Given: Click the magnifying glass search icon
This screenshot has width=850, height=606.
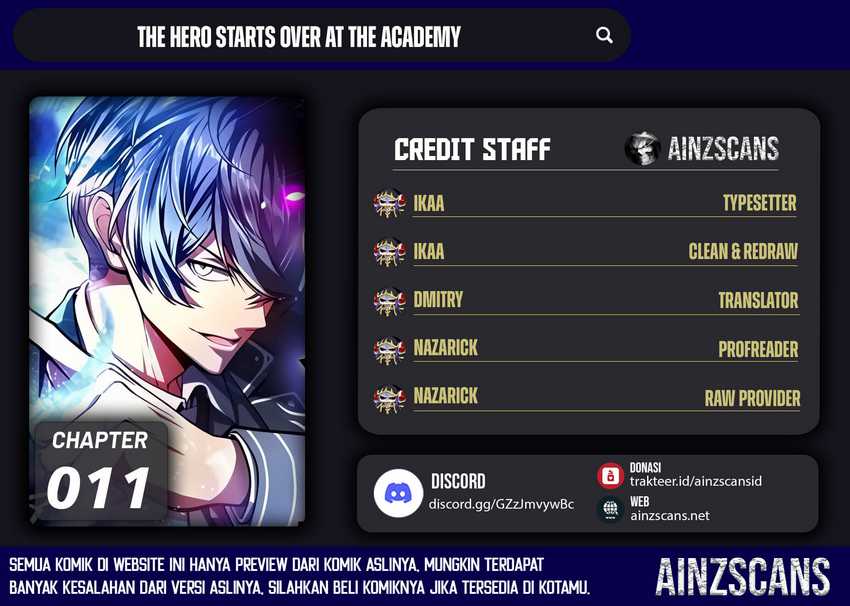Looking at the screenshot, I should [604, 36].
